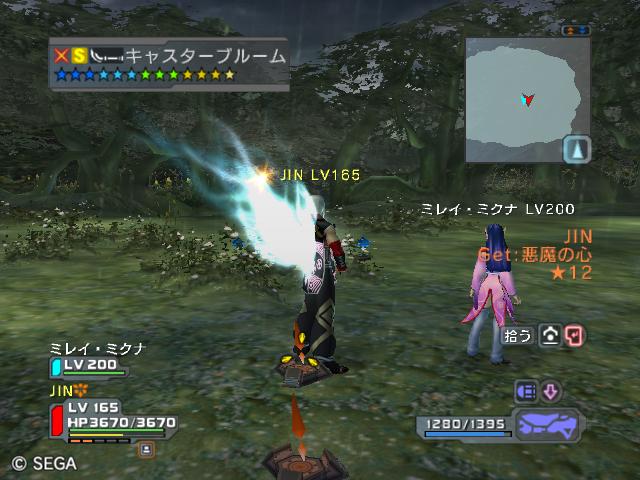This screenshot has width=640, height=480.
Task: Click the small icon below JIN's HP panel
Action: (x=147, y=450)
